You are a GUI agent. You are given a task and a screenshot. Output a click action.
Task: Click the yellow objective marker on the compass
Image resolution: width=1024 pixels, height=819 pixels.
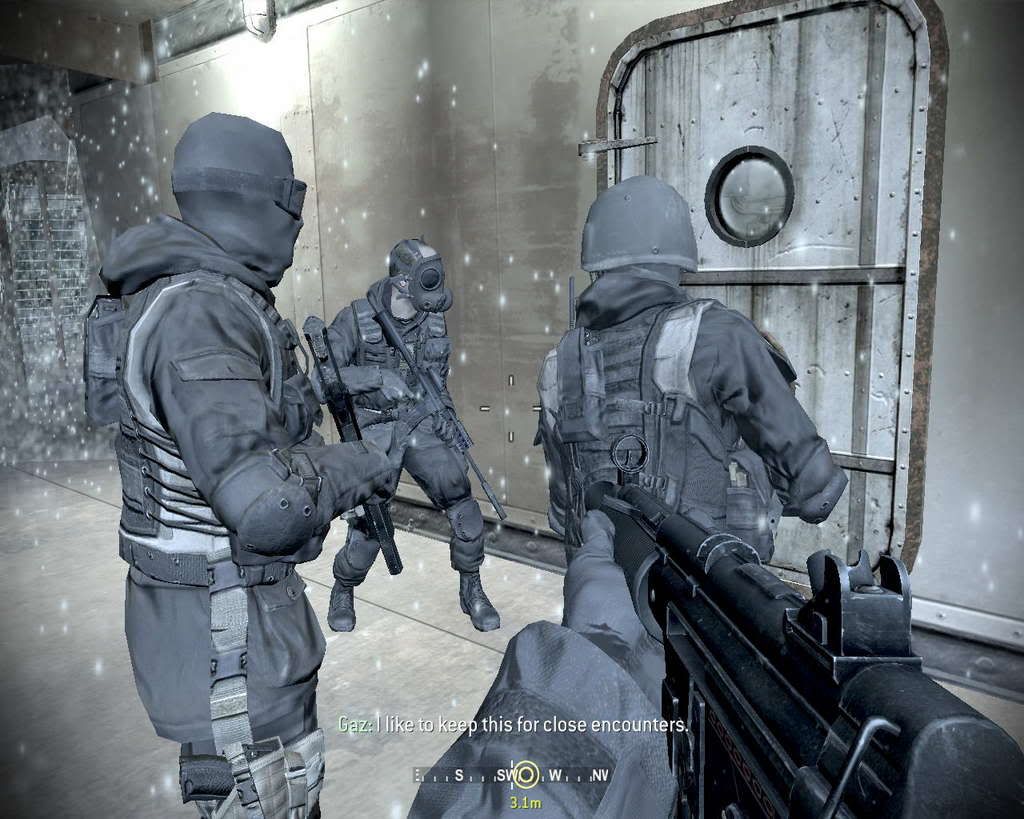point(525,773)
